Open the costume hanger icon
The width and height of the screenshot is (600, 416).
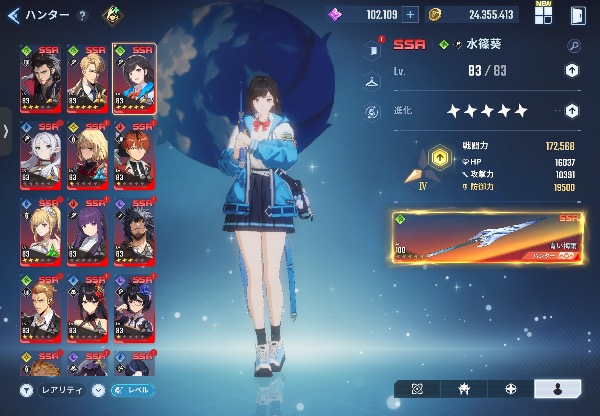[372, 80]
